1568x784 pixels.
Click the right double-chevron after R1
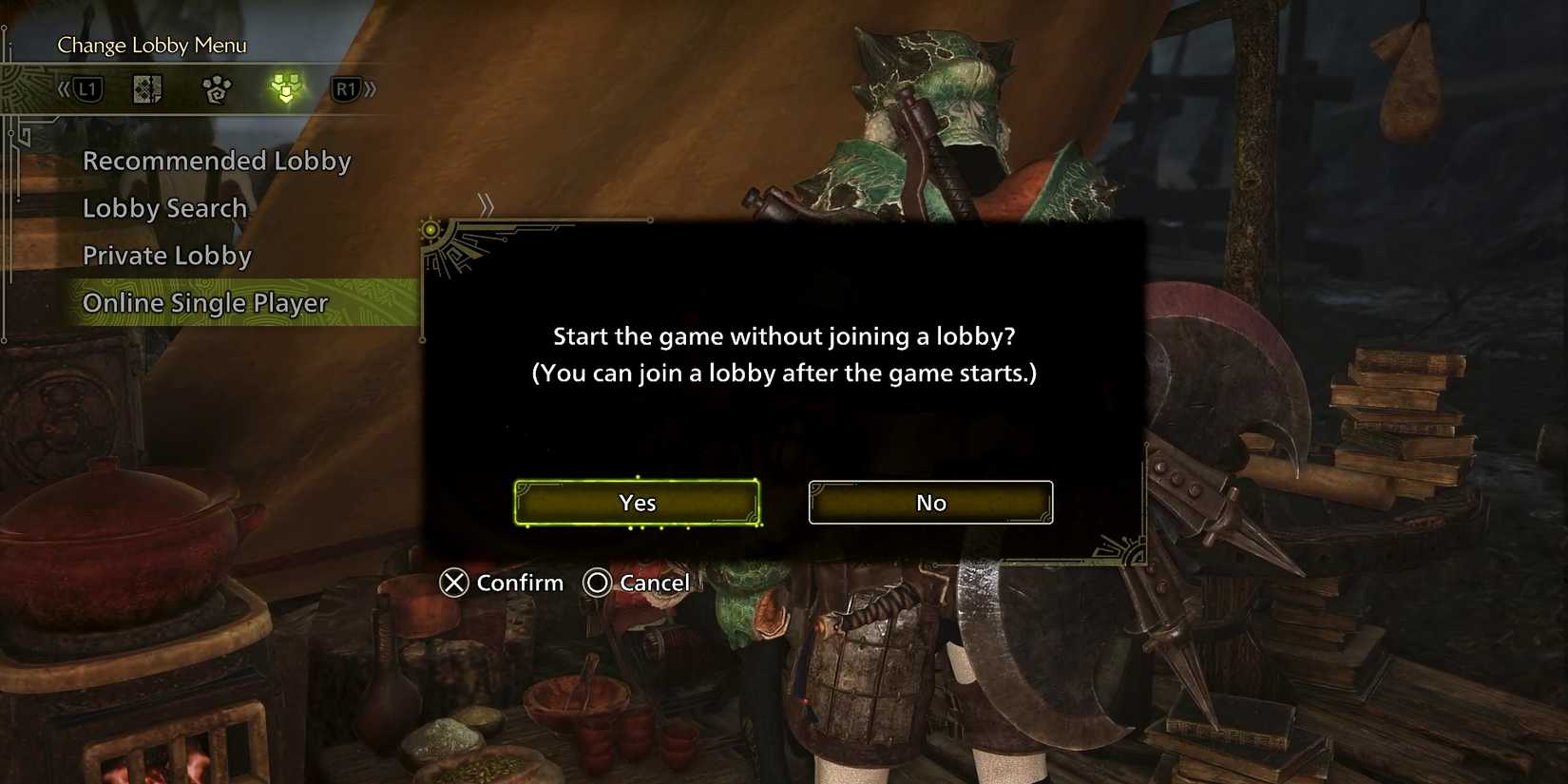(x=371, y=88)
